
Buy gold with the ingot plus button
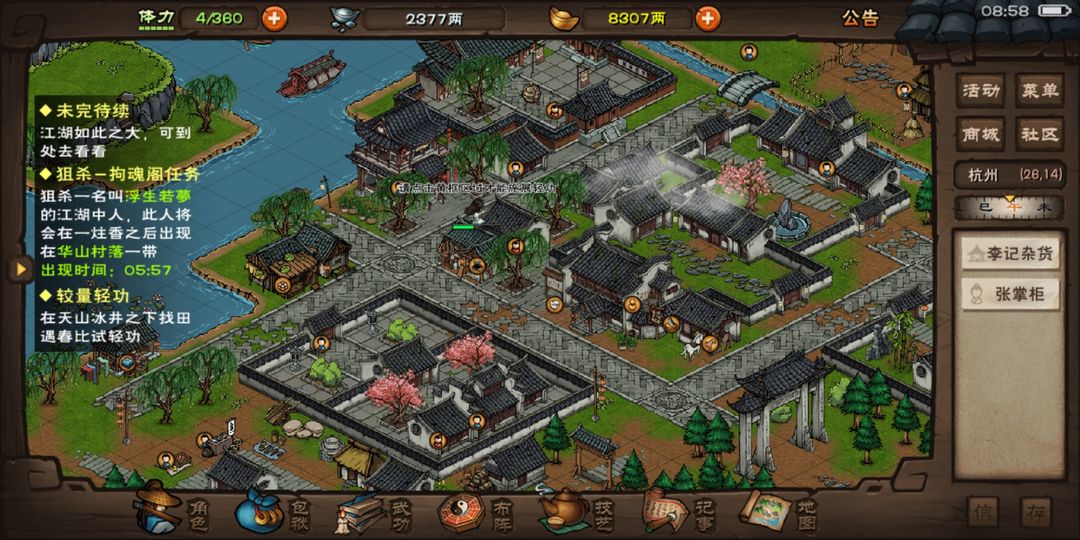click(707, 18)
